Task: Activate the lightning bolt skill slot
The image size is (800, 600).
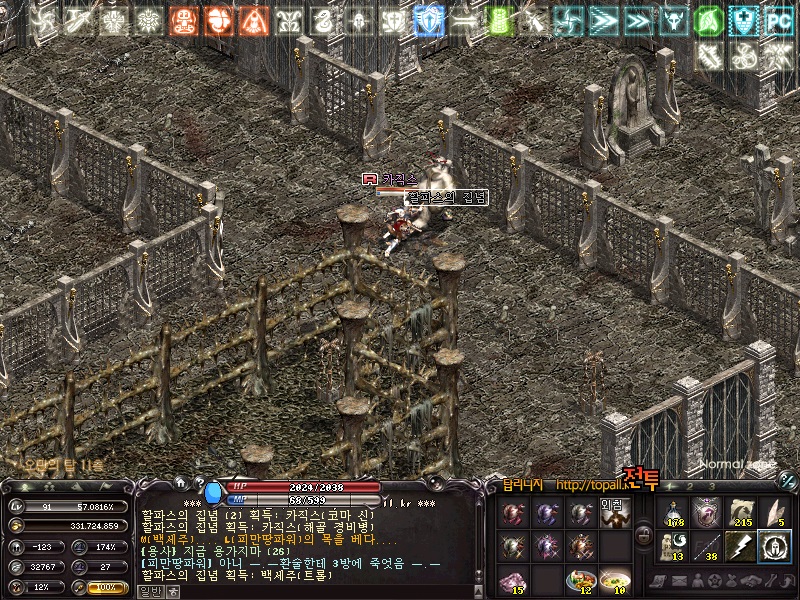Action: pyautogui.click(x=741, y=547)
